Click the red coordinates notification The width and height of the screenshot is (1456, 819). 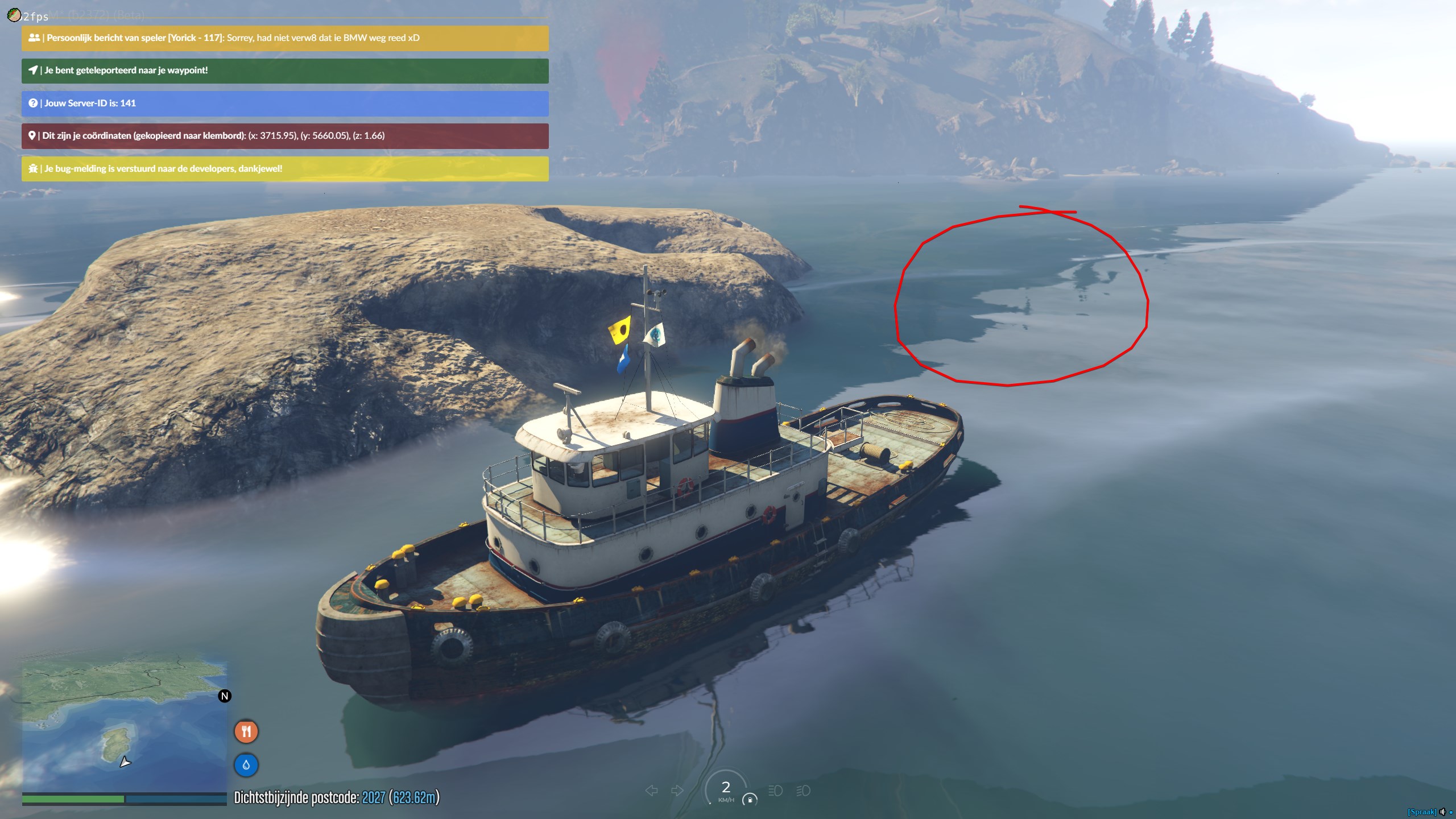[285, 136]
